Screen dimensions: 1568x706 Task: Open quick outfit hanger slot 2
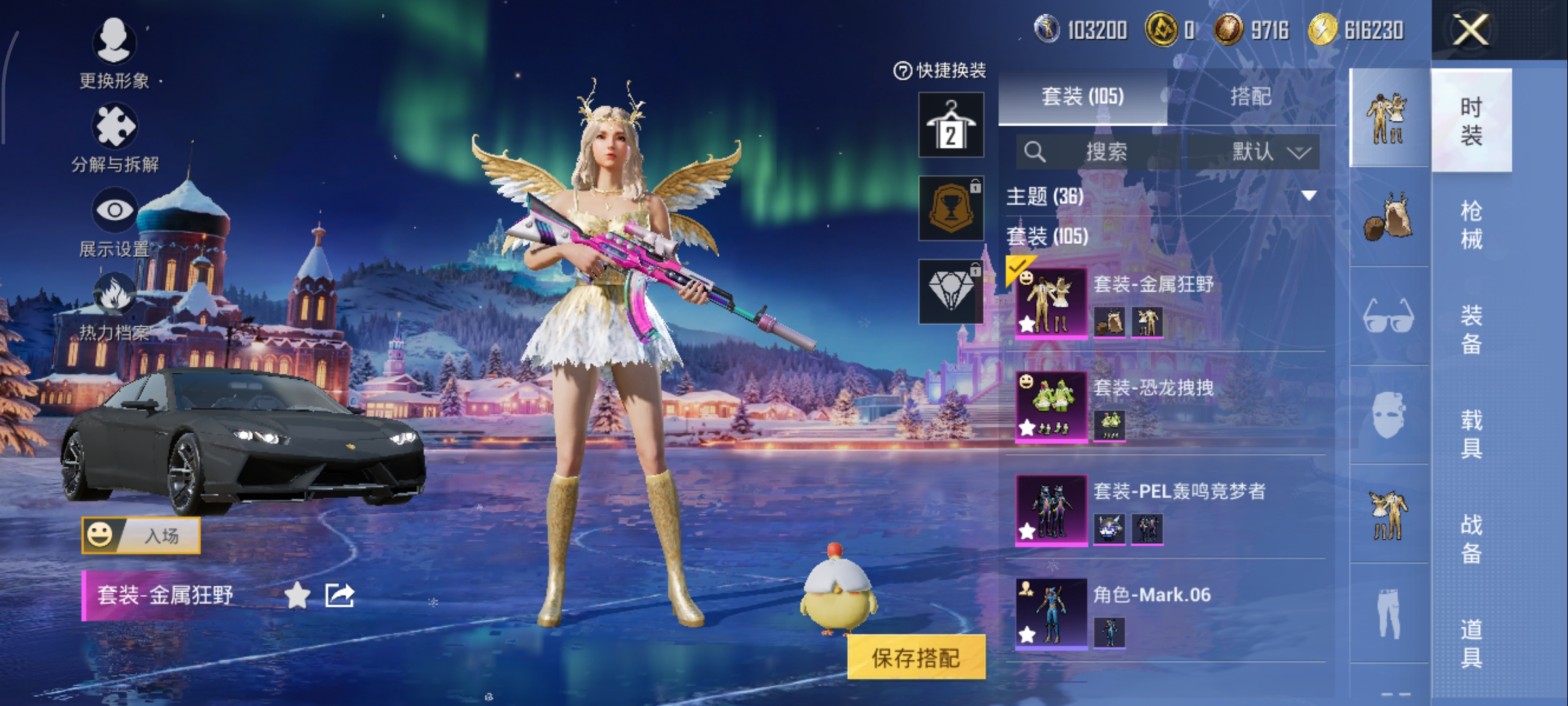click(x=951, y=125)
